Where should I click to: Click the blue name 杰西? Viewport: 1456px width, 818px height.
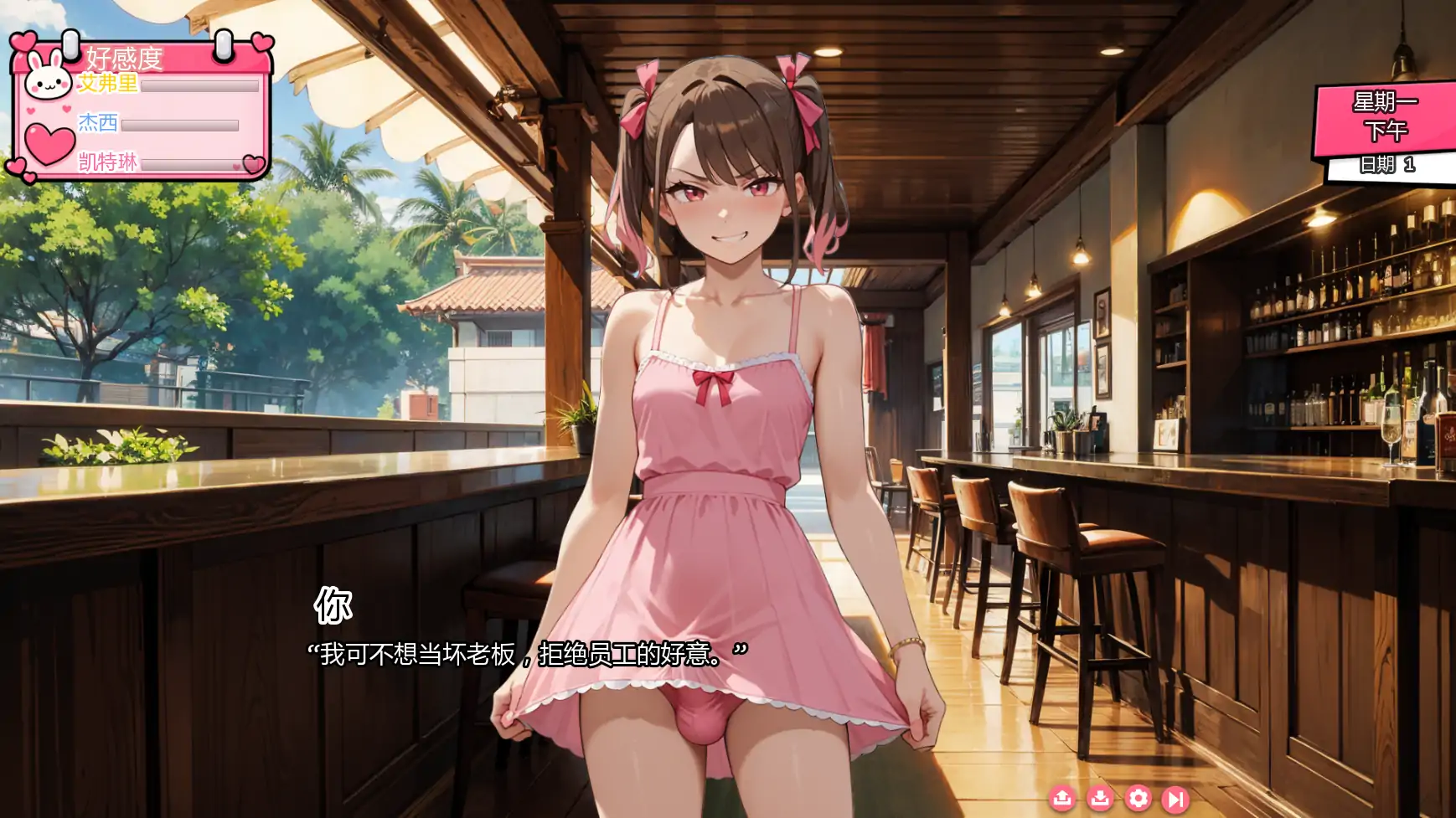97,123
